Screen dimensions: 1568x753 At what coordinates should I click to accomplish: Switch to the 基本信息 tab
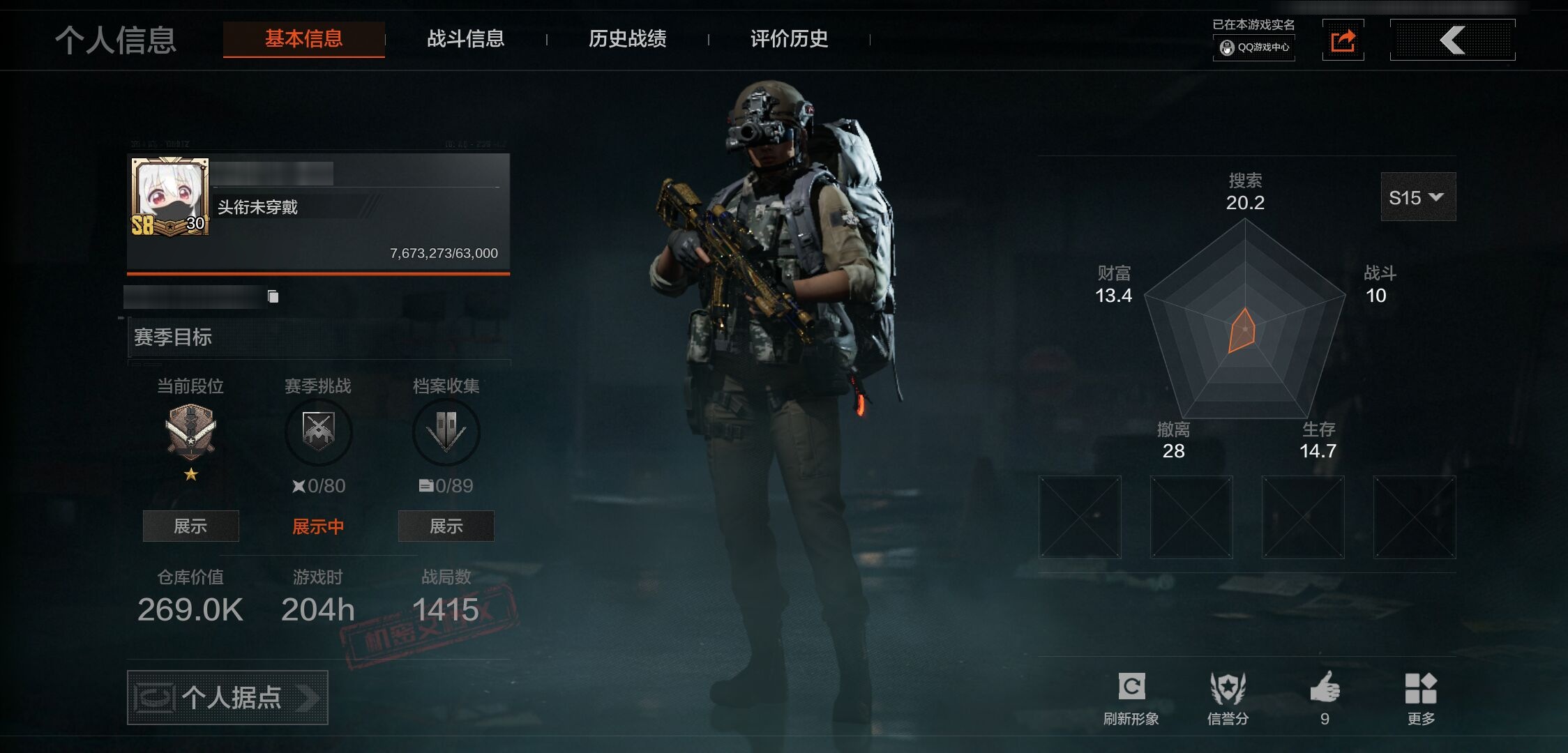tap(303, 39)
